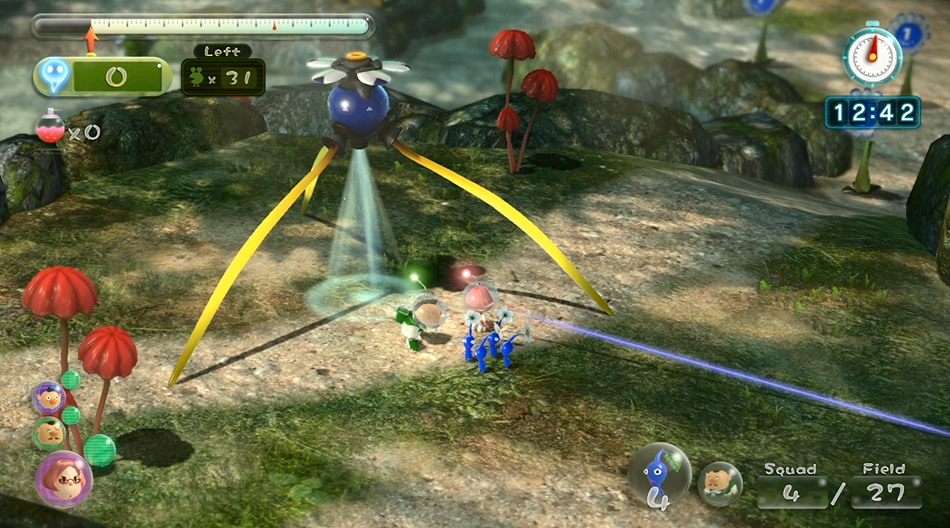Screen dimensions: 950x528
Task: Select Alph's portrait in the leader list
Action: [x=49, y=399]
